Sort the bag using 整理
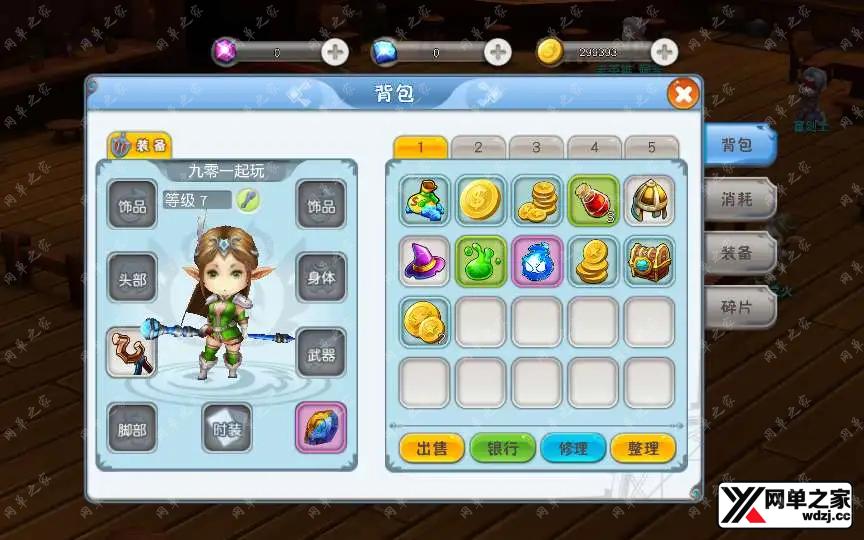The image size is (864, 540). [643, 448]
